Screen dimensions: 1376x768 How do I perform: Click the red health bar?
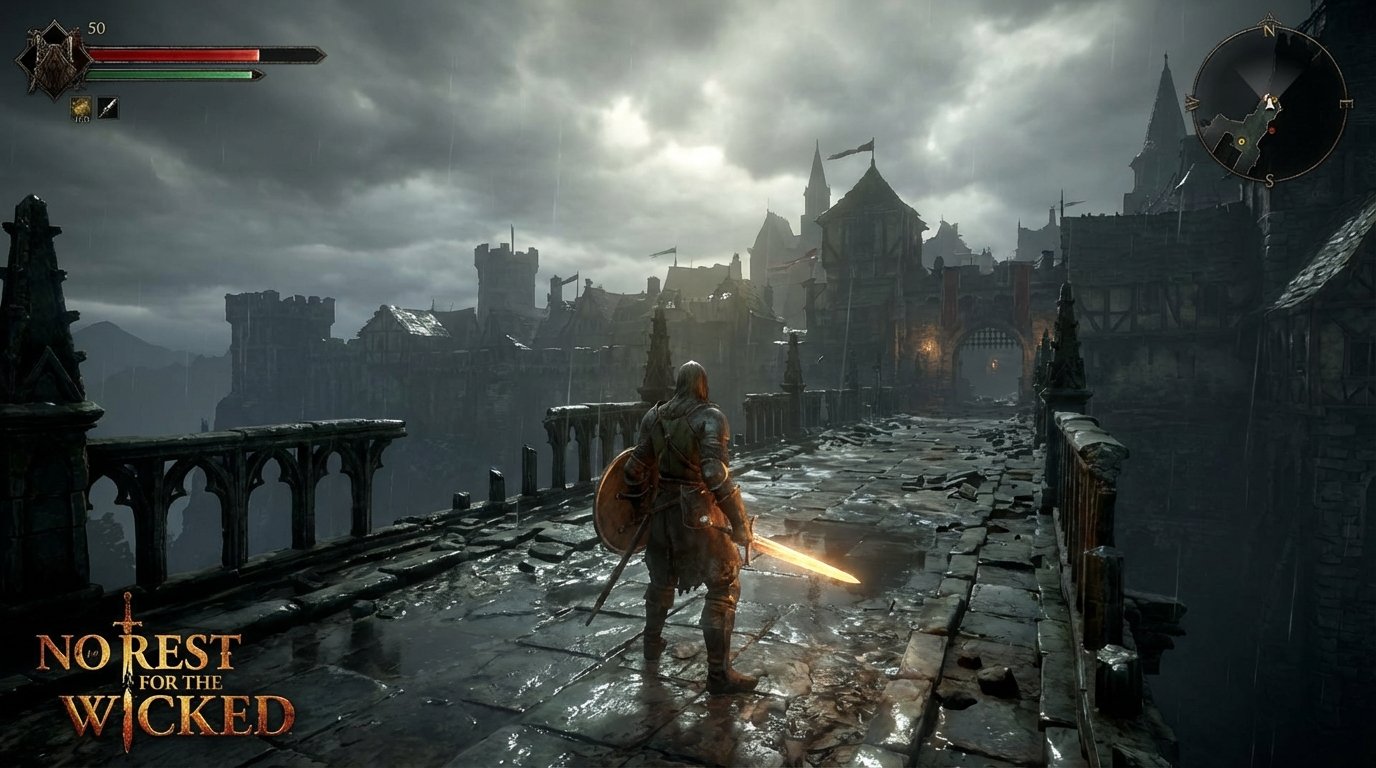tap(170, 53)
